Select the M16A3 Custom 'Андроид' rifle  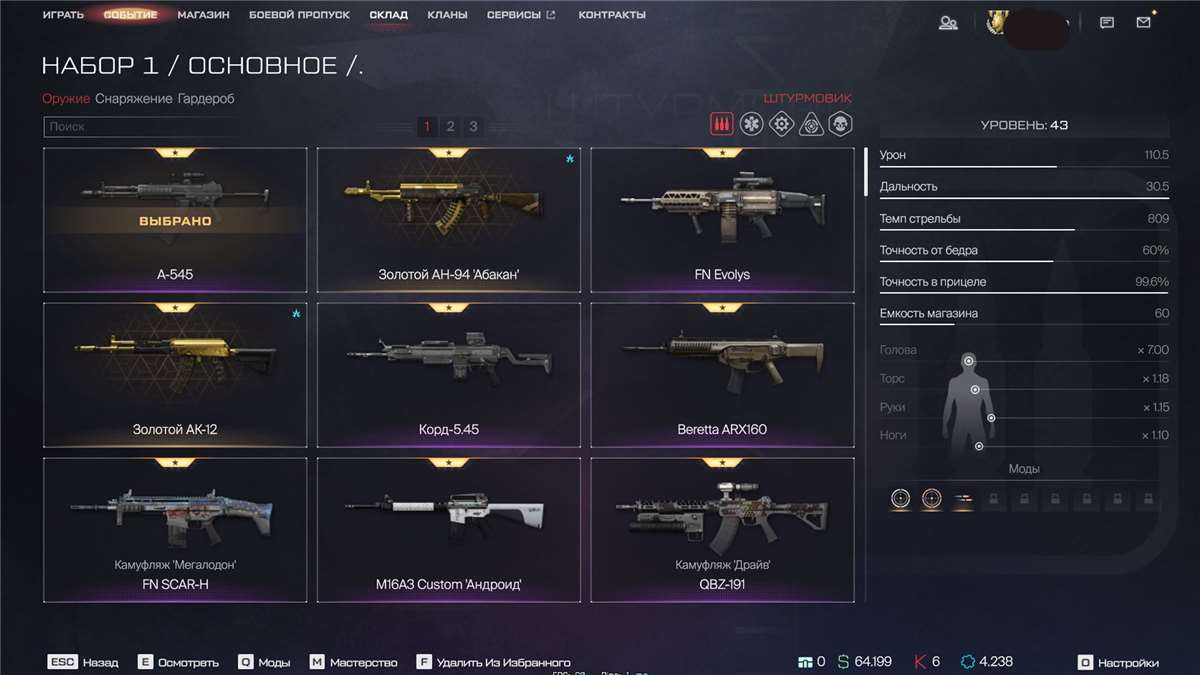[448, 530]
